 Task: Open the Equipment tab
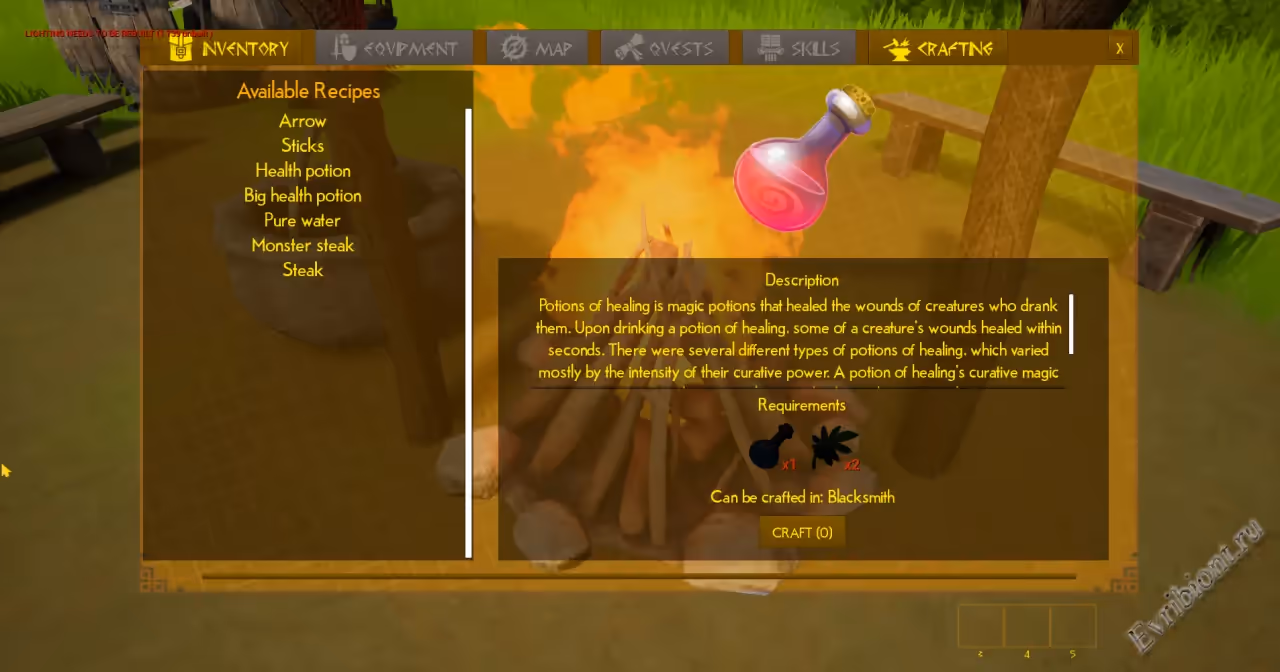395,48
